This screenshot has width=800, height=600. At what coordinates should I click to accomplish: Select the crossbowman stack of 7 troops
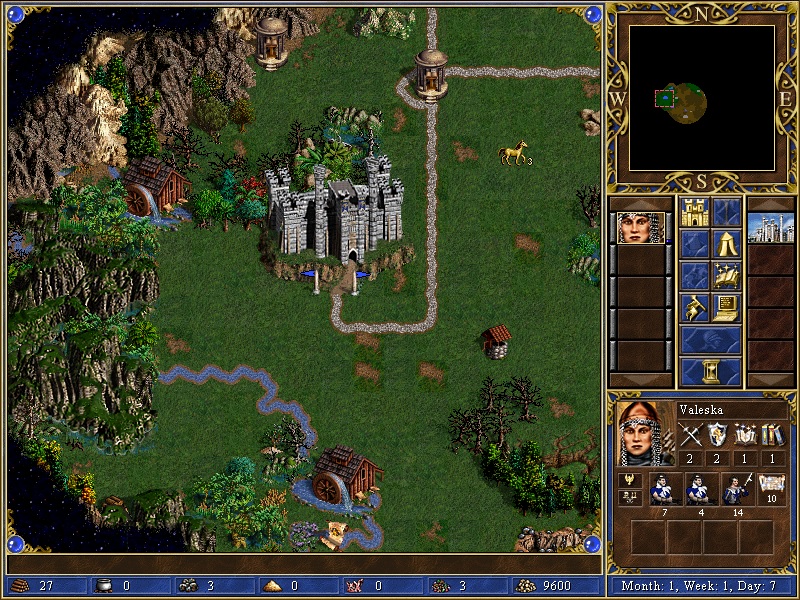coord(665,489)
